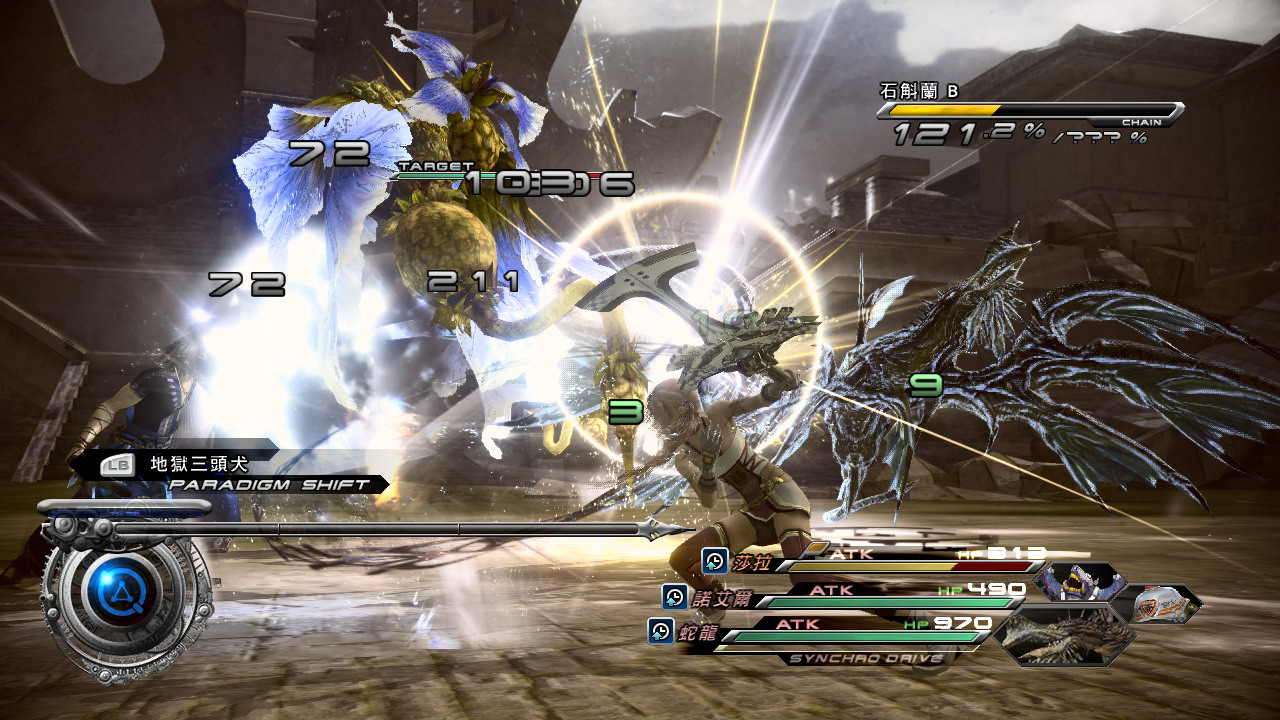Click the 石斛蘭 B enemy name
Screen dimensions: 1280x720
click(x=918, y=91)
